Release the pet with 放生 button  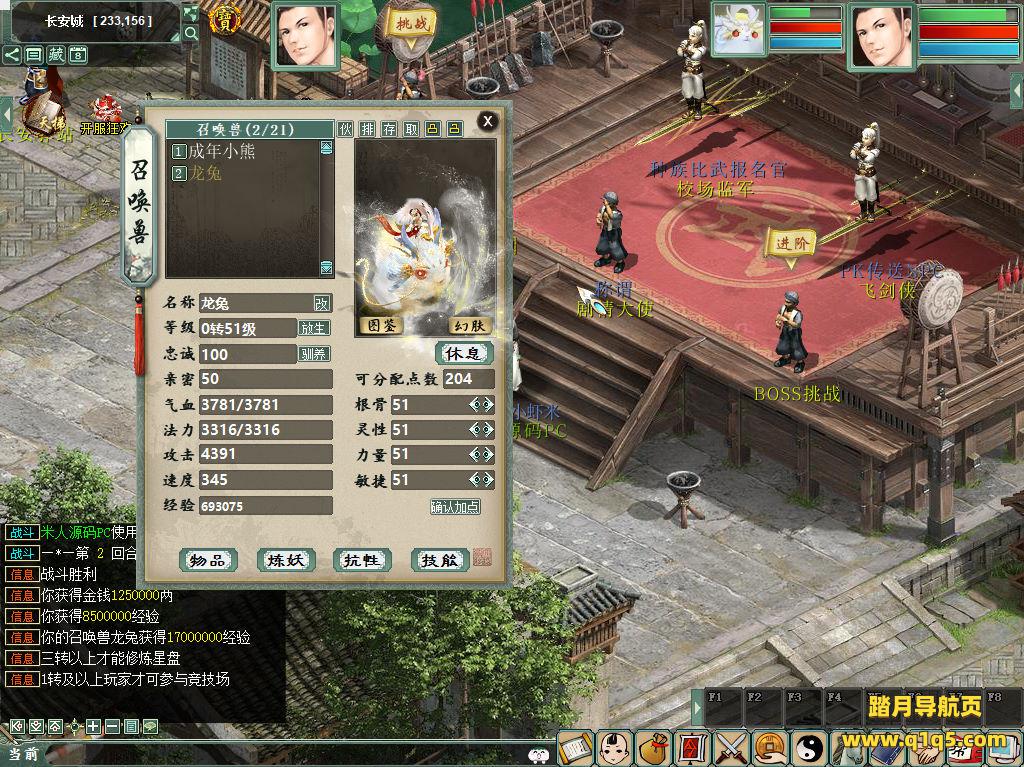(x=314, y=328)
